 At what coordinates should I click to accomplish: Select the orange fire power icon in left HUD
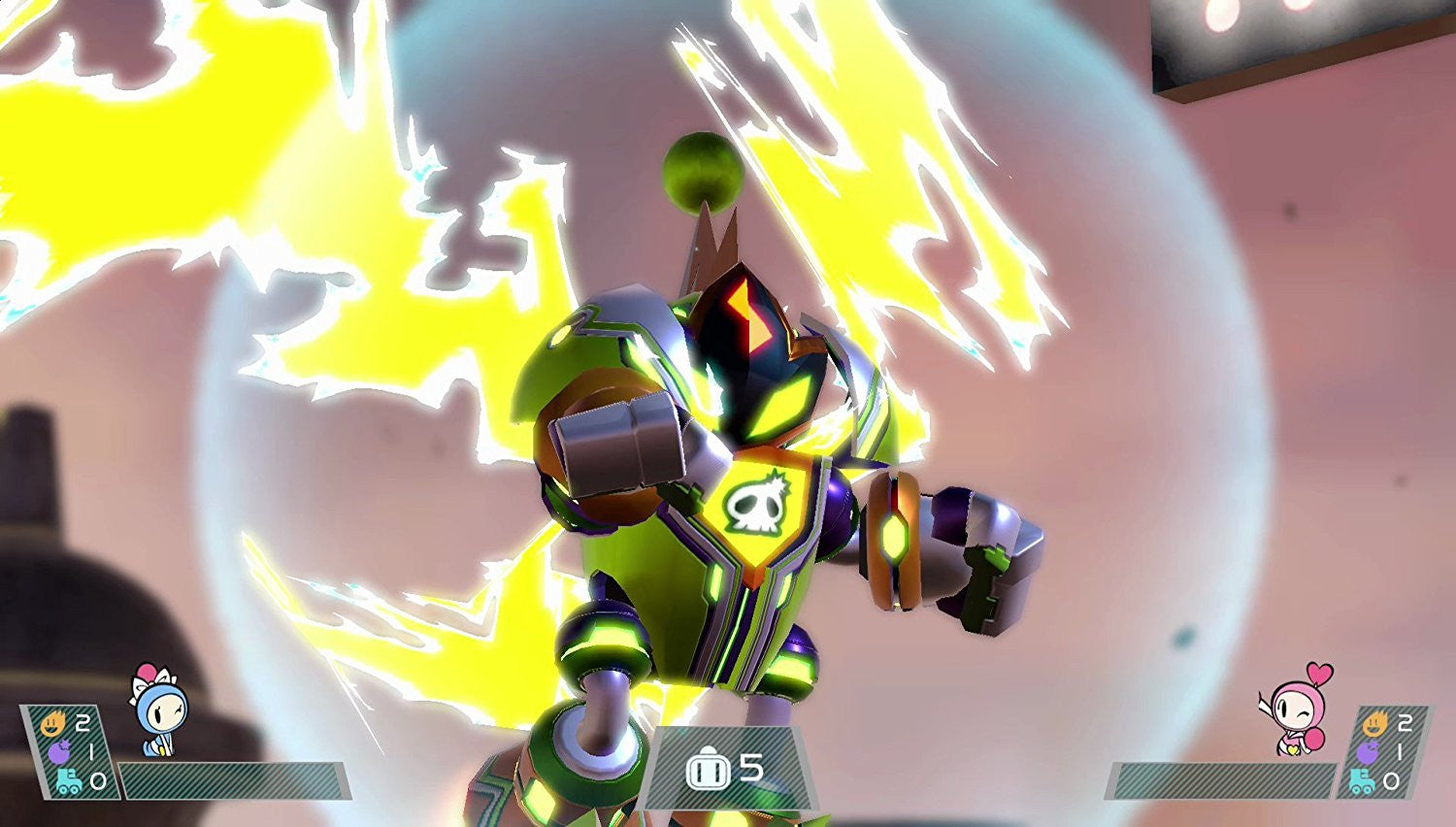pyautogui.click(x=53, y=722)
